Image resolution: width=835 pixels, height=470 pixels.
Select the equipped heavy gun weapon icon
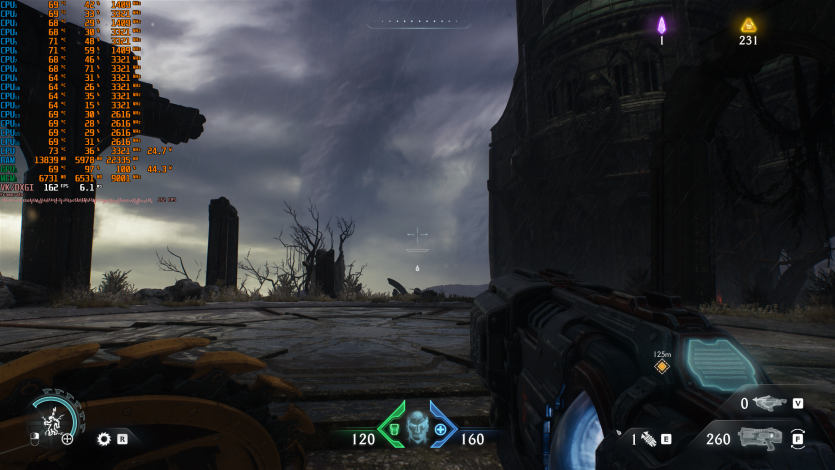[x=757, y=438]
